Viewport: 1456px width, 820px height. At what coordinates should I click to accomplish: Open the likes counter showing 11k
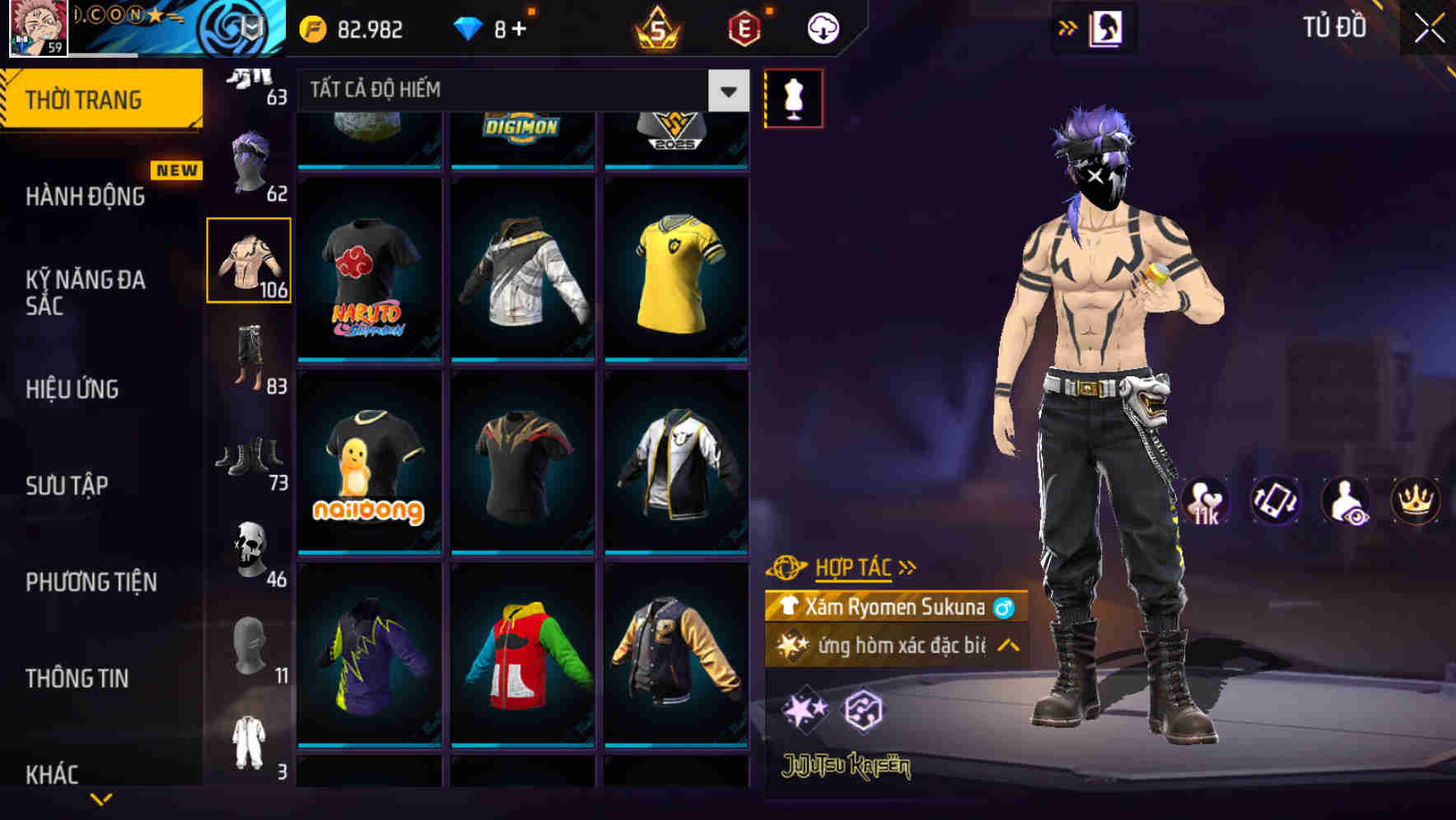point(1205,501)
